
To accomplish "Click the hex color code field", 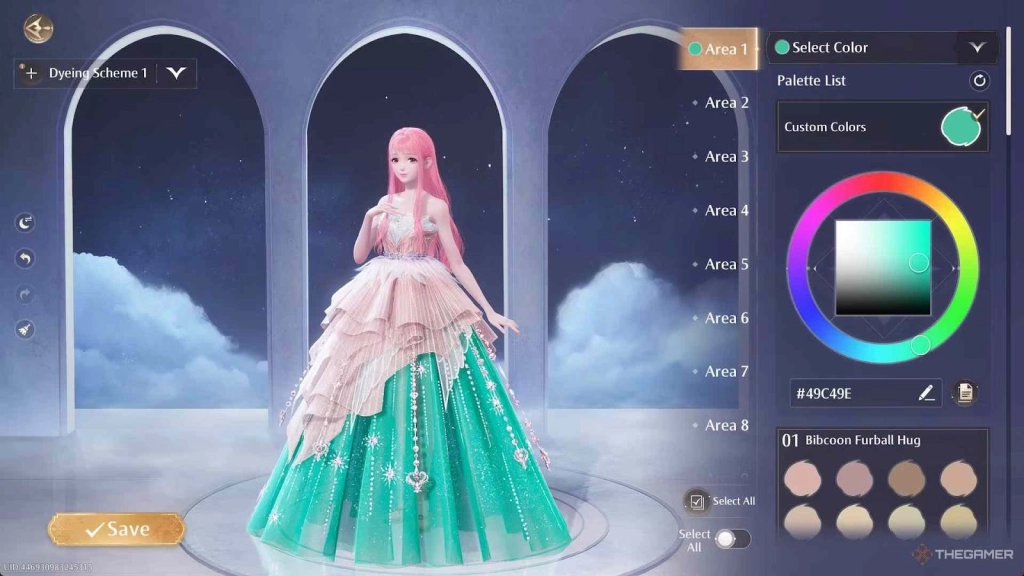I will point(850,393).
